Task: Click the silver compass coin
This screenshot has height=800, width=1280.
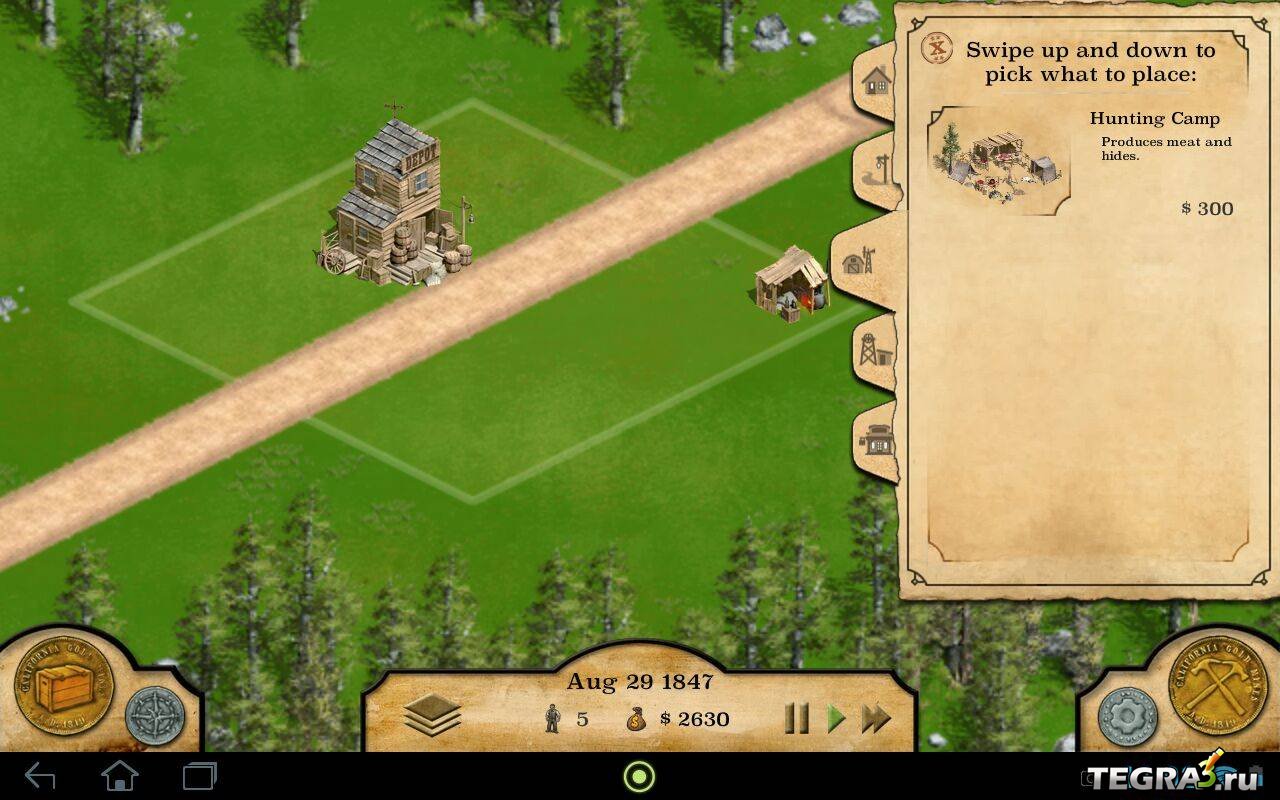Action: (x=155, y=716)
